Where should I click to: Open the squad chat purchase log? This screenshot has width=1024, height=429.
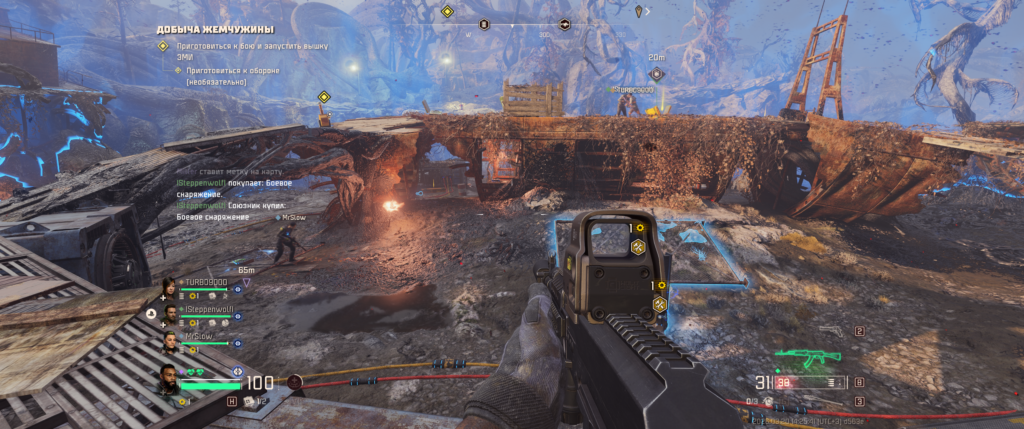tap(235, 195)
